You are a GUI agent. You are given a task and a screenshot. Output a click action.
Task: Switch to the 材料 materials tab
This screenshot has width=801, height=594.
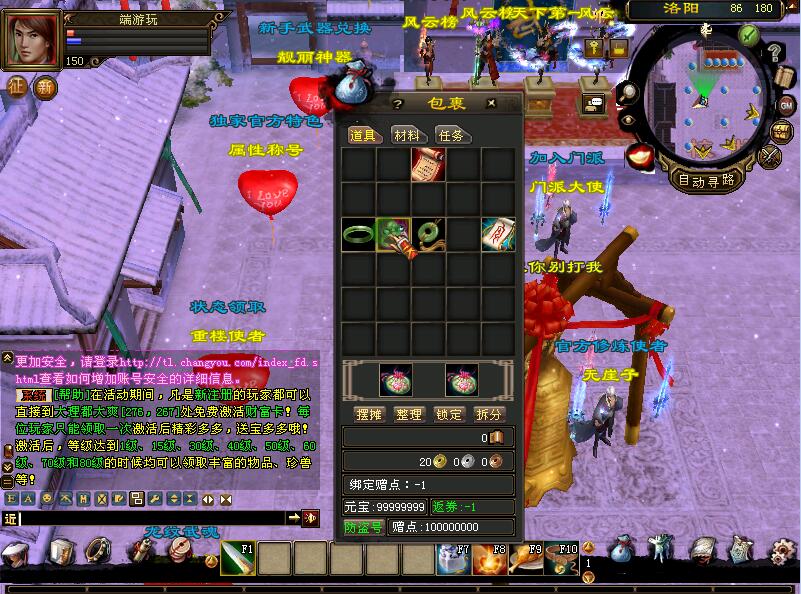pos(406,135)
